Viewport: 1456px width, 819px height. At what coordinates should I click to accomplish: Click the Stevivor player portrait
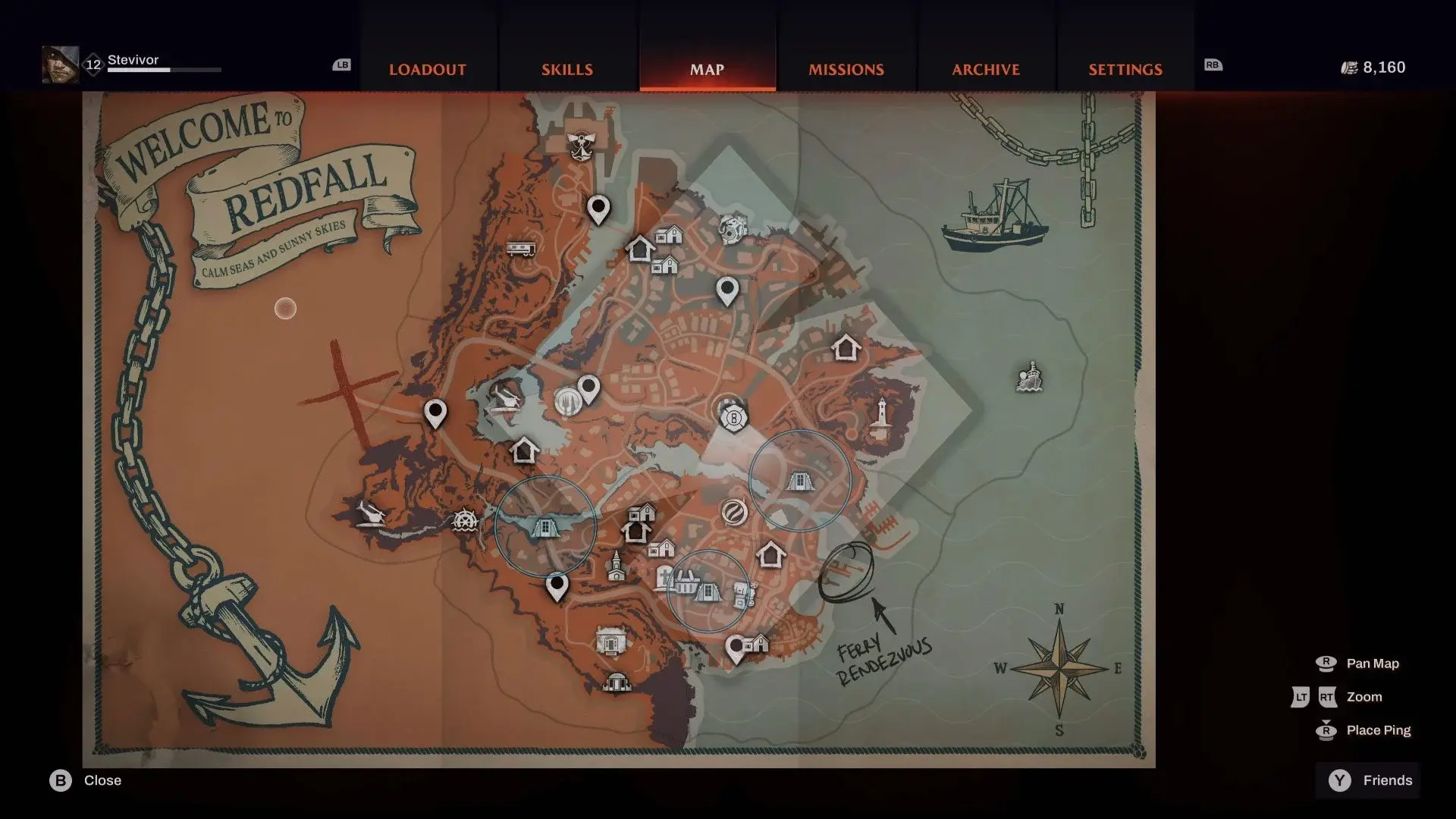click(x=60, y=64)
